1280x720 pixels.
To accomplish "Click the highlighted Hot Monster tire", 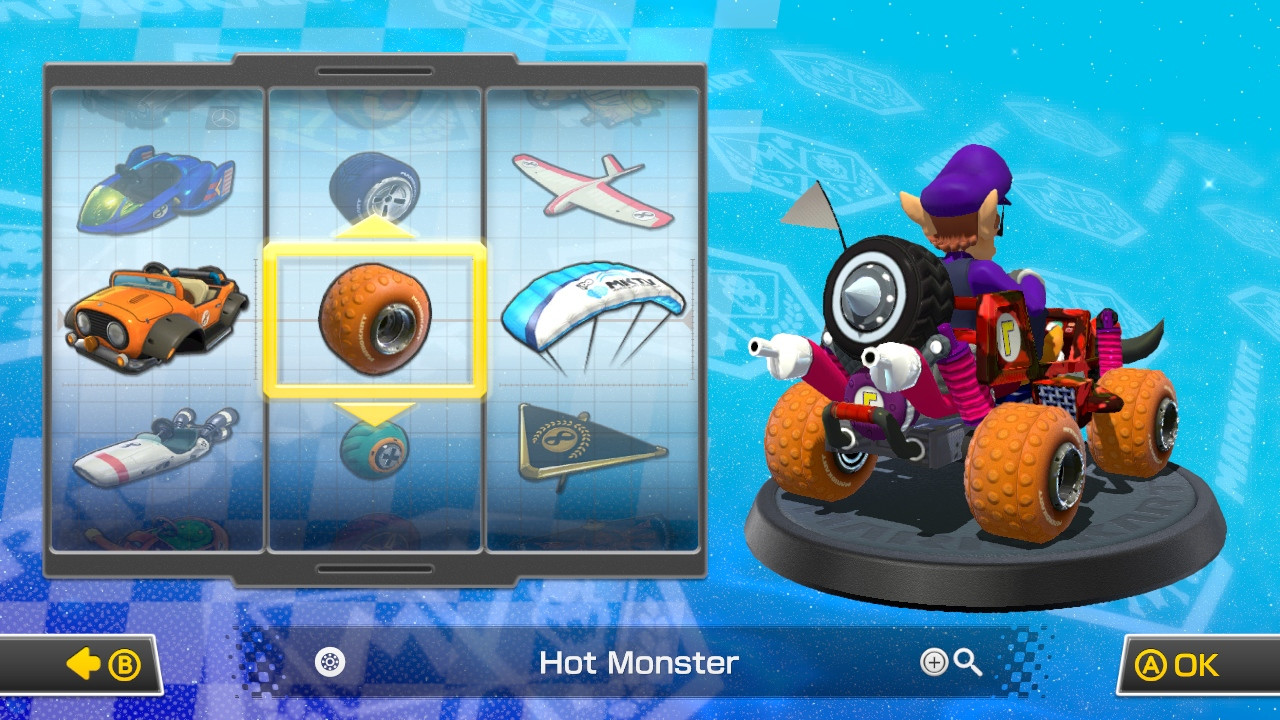I will pos(380,318).
